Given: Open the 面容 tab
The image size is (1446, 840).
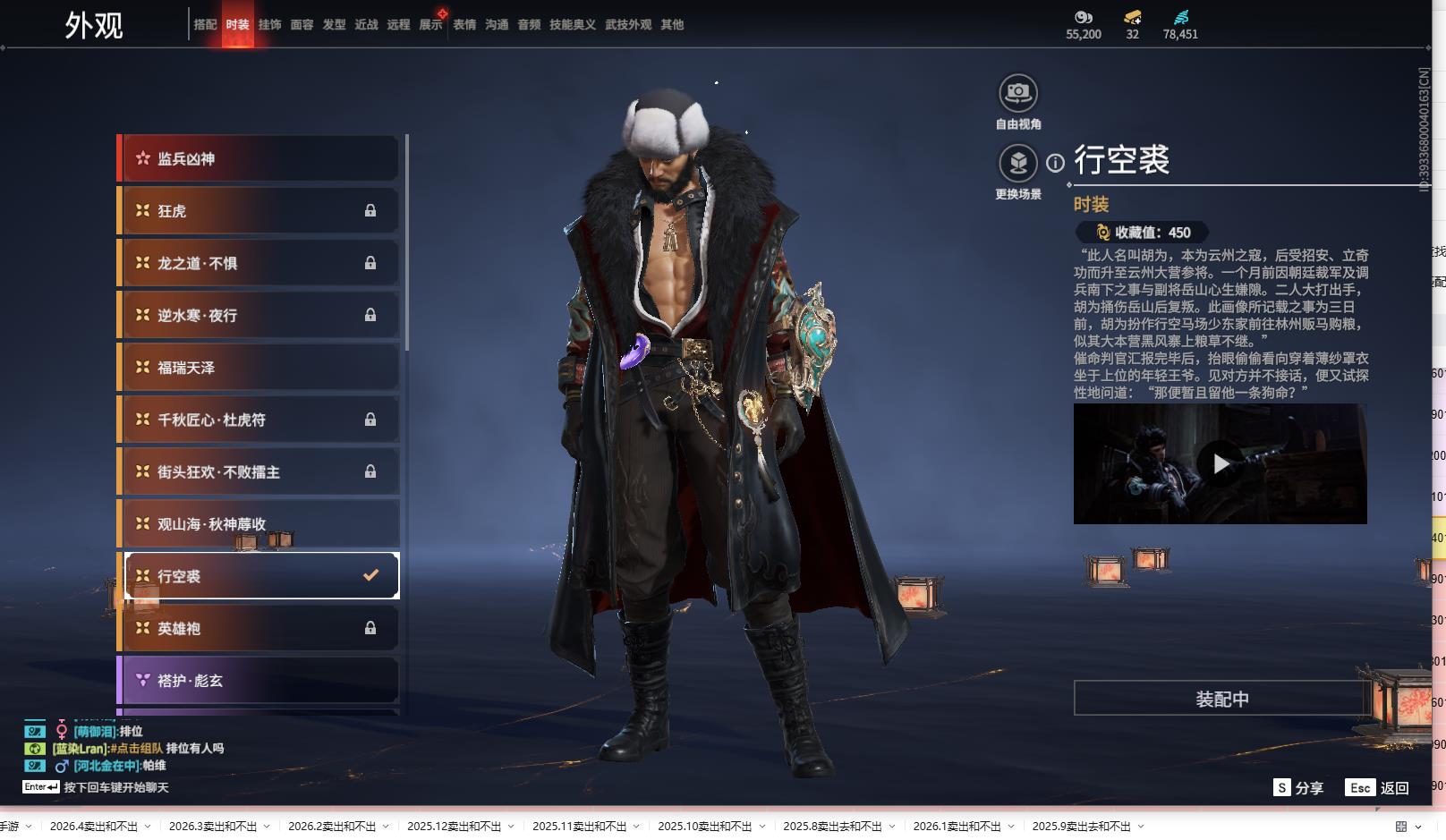Looking at the screenshot, I should 302,25.
